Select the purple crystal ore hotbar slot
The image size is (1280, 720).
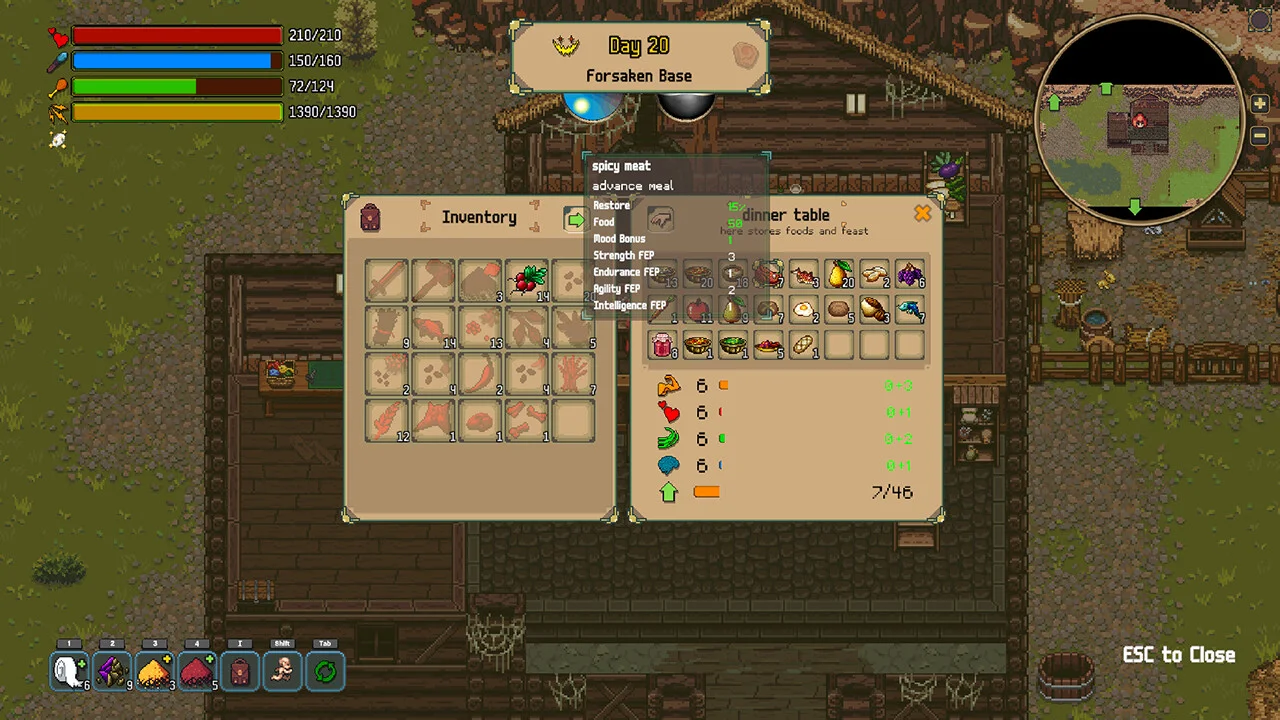click(112, 671)
